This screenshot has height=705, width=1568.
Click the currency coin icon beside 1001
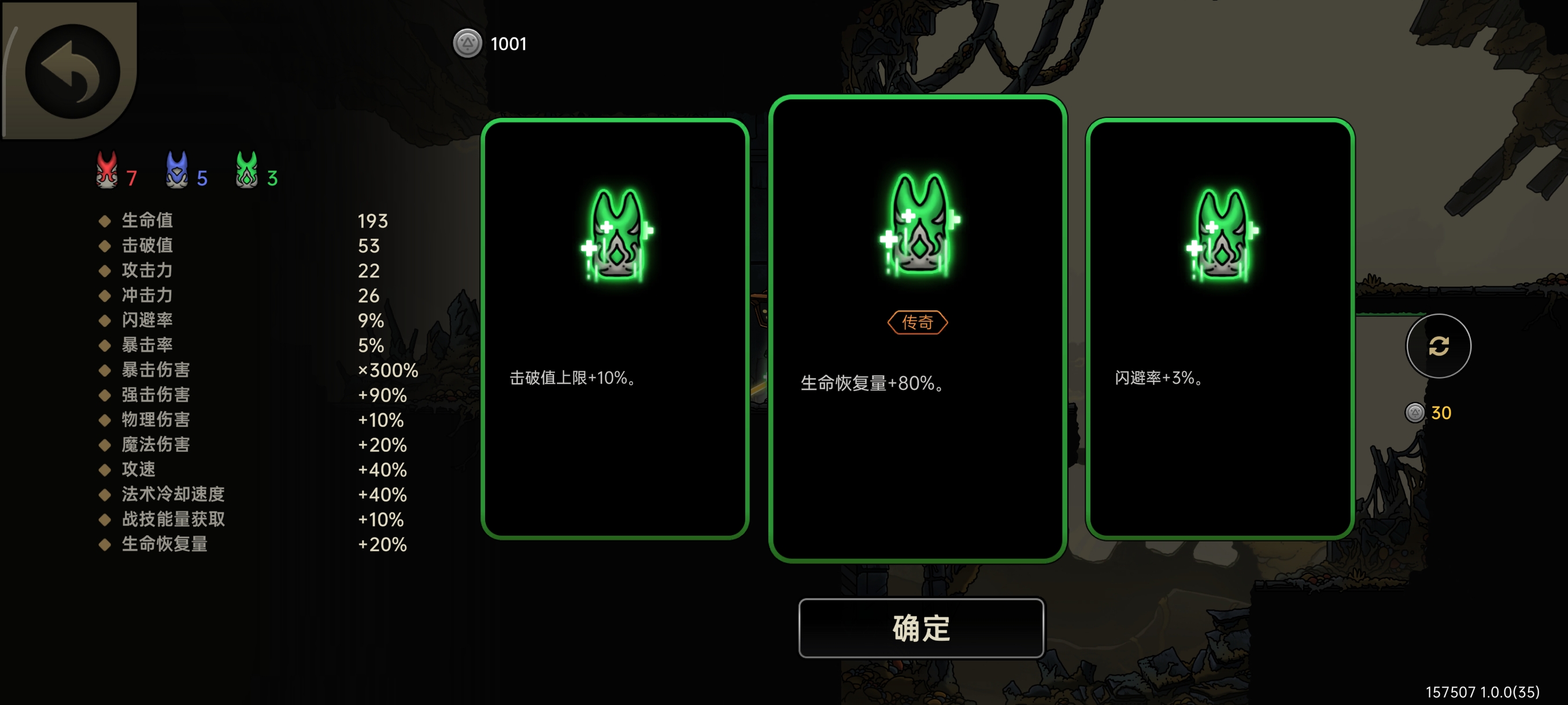coord(468,43)
